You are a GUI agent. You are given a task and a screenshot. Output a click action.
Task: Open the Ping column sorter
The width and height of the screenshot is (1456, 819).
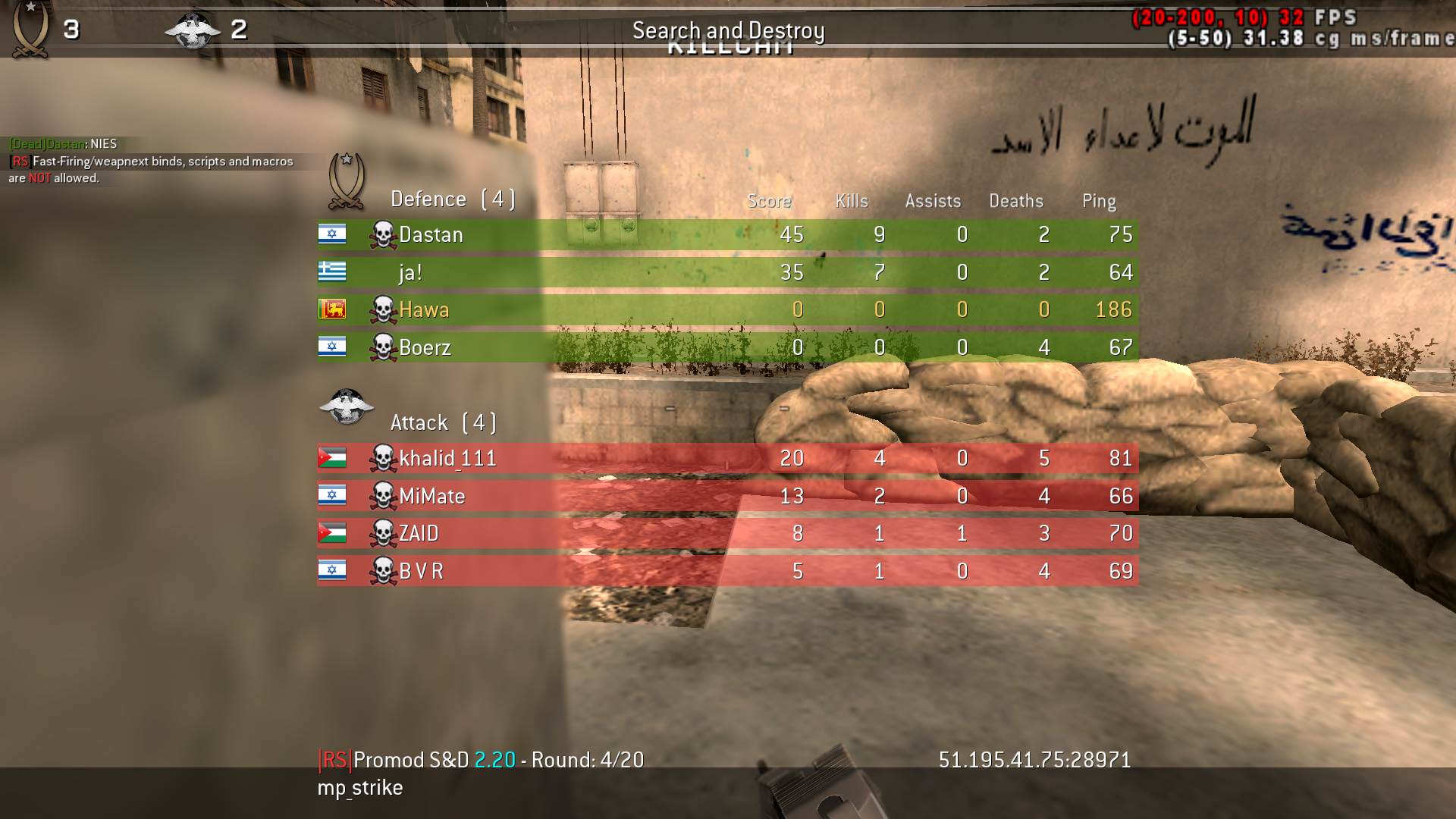point(1098,201)
